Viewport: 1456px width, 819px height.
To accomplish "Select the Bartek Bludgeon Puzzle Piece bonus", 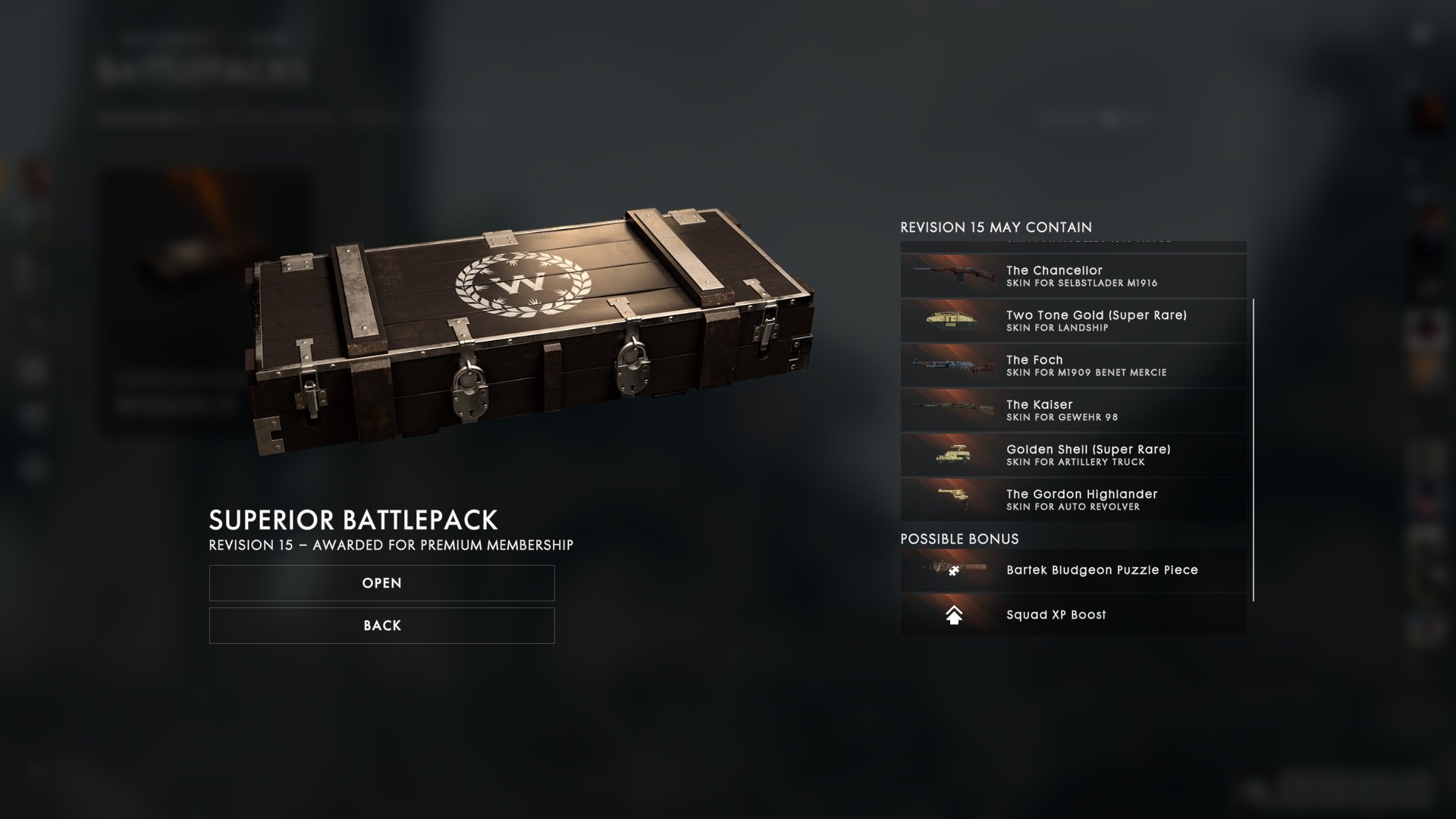I will (1073, 570).
